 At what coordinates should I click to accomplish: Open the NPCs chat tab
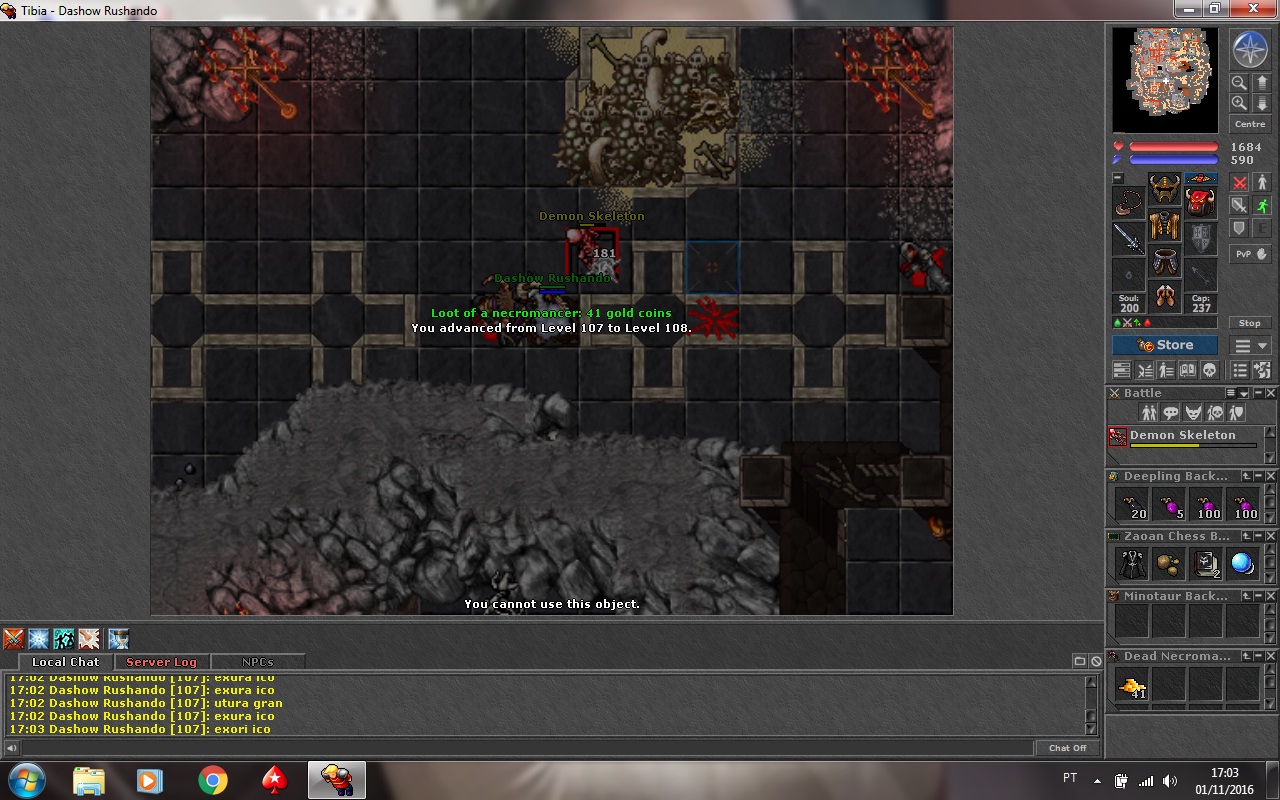(x=258, y=662)
